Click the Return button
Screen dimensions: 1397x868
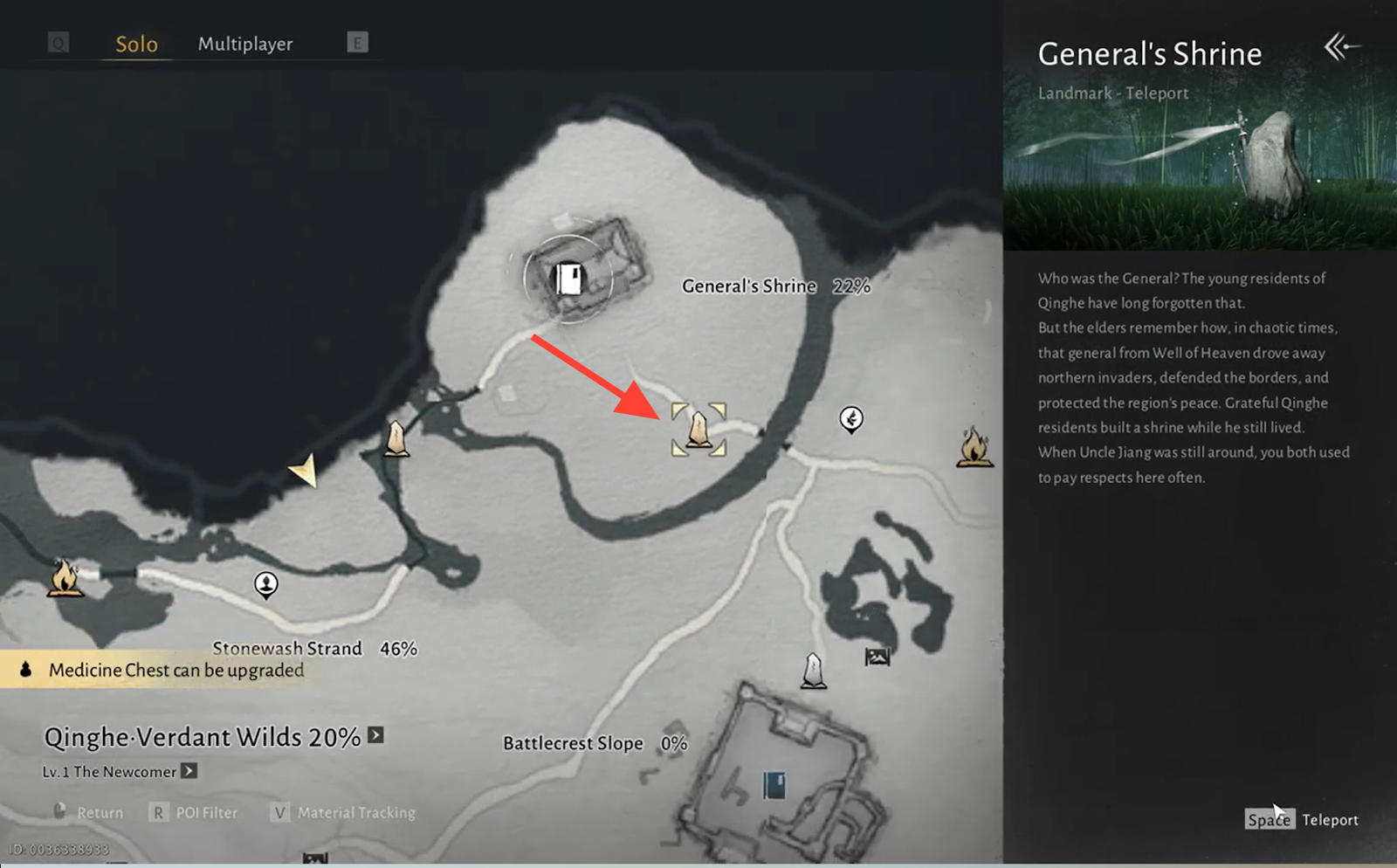(88, 812)
